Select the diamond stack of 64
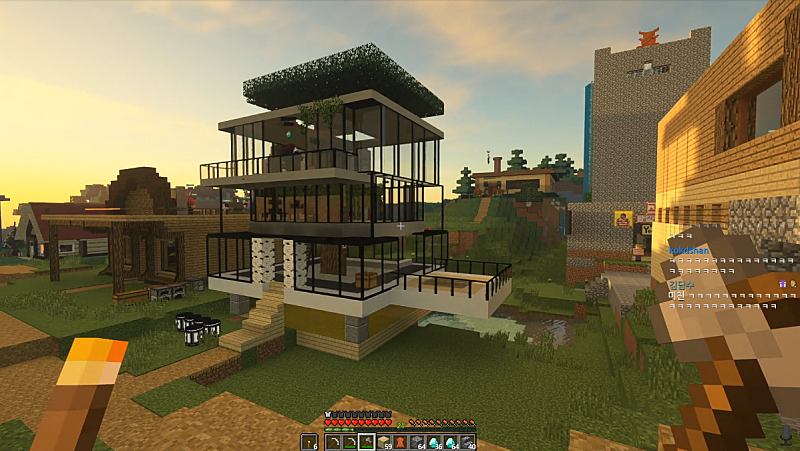 coord(450,442)
